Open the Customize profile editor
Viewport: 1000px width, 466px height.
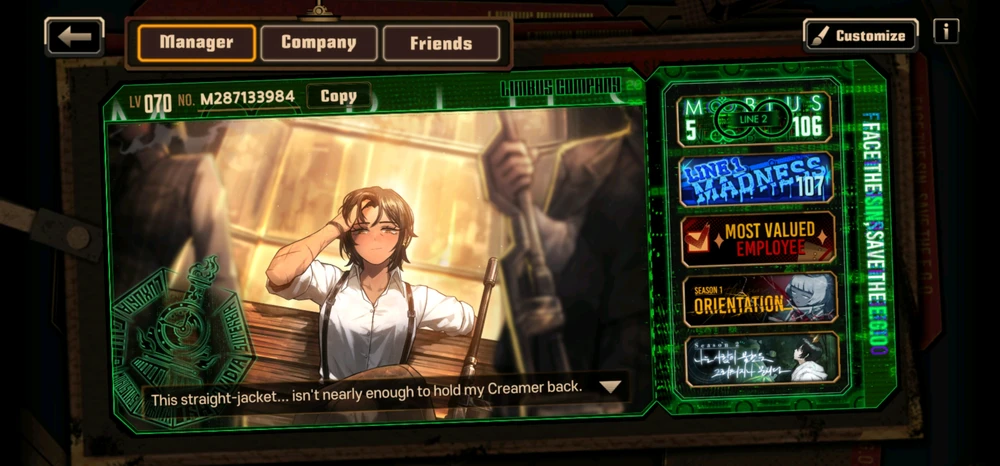[x=861, y=35]
